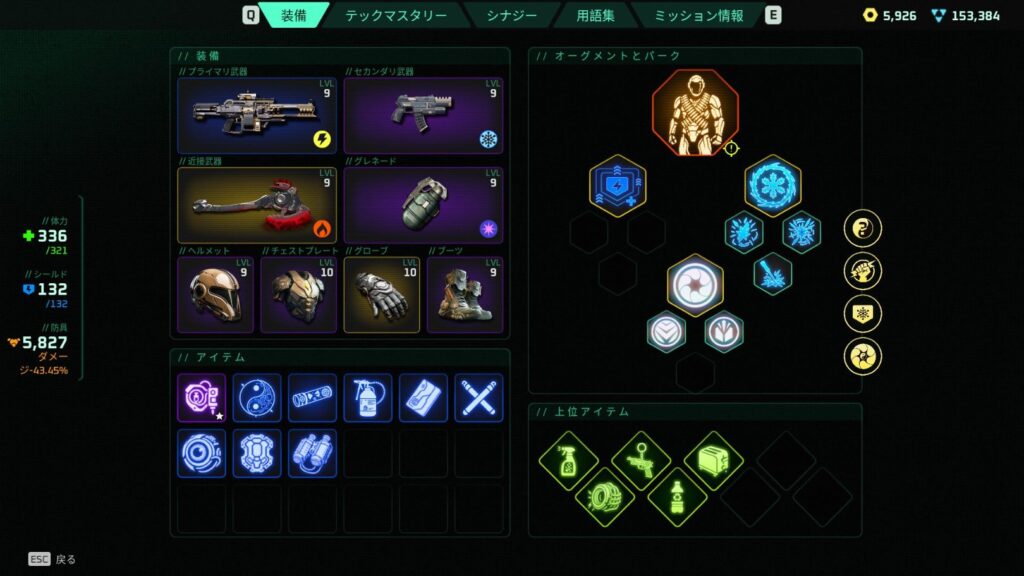Select the yin-yang item slot
This screenshot has height=576, width=1024.
point(257,398)
